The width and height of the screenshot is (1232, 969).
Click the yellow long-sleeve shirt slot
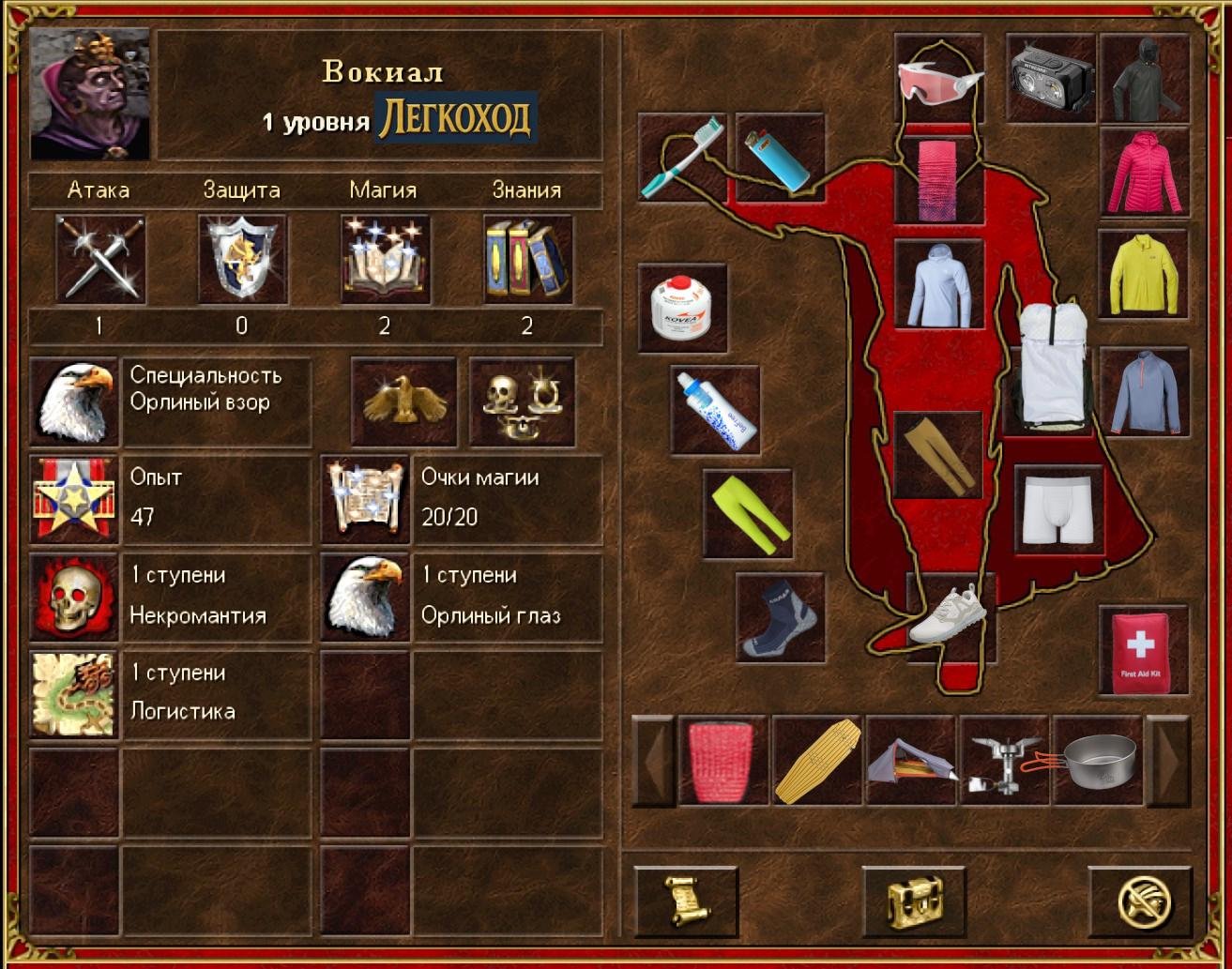click(1143, 274)
